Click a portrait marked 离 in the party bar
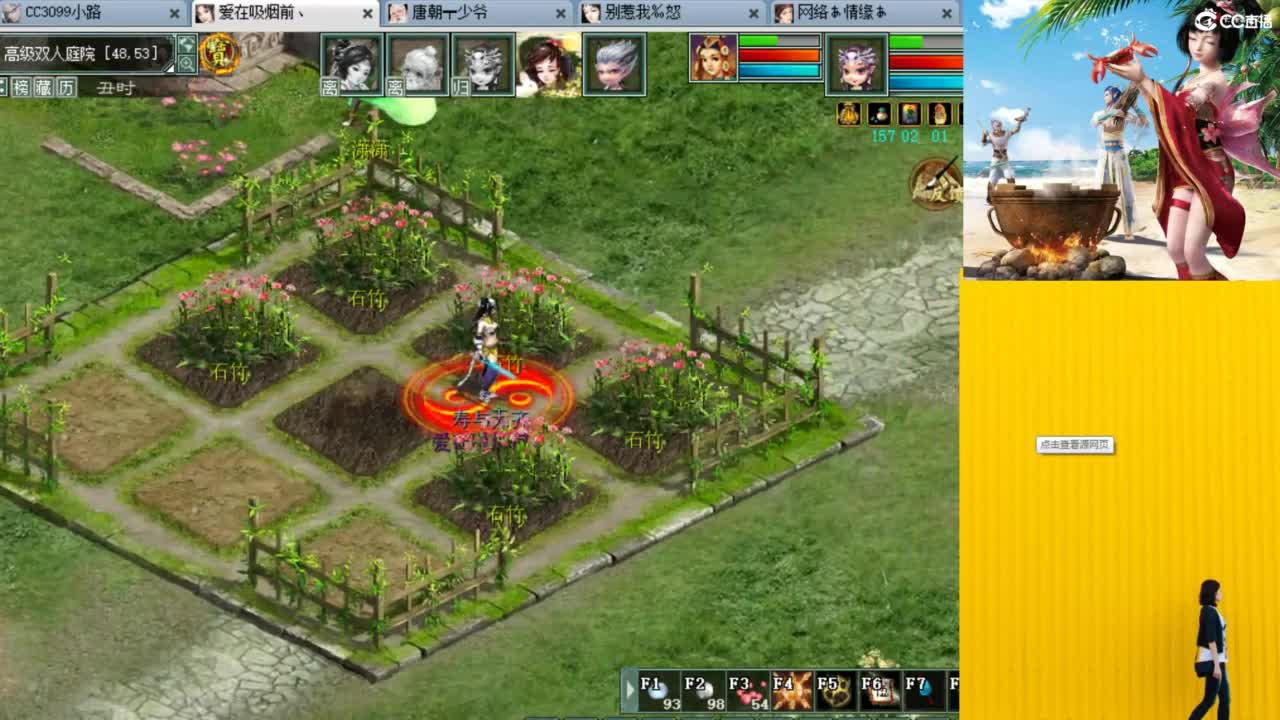This screenshot has height=720, width=1280. coord(352,68)
